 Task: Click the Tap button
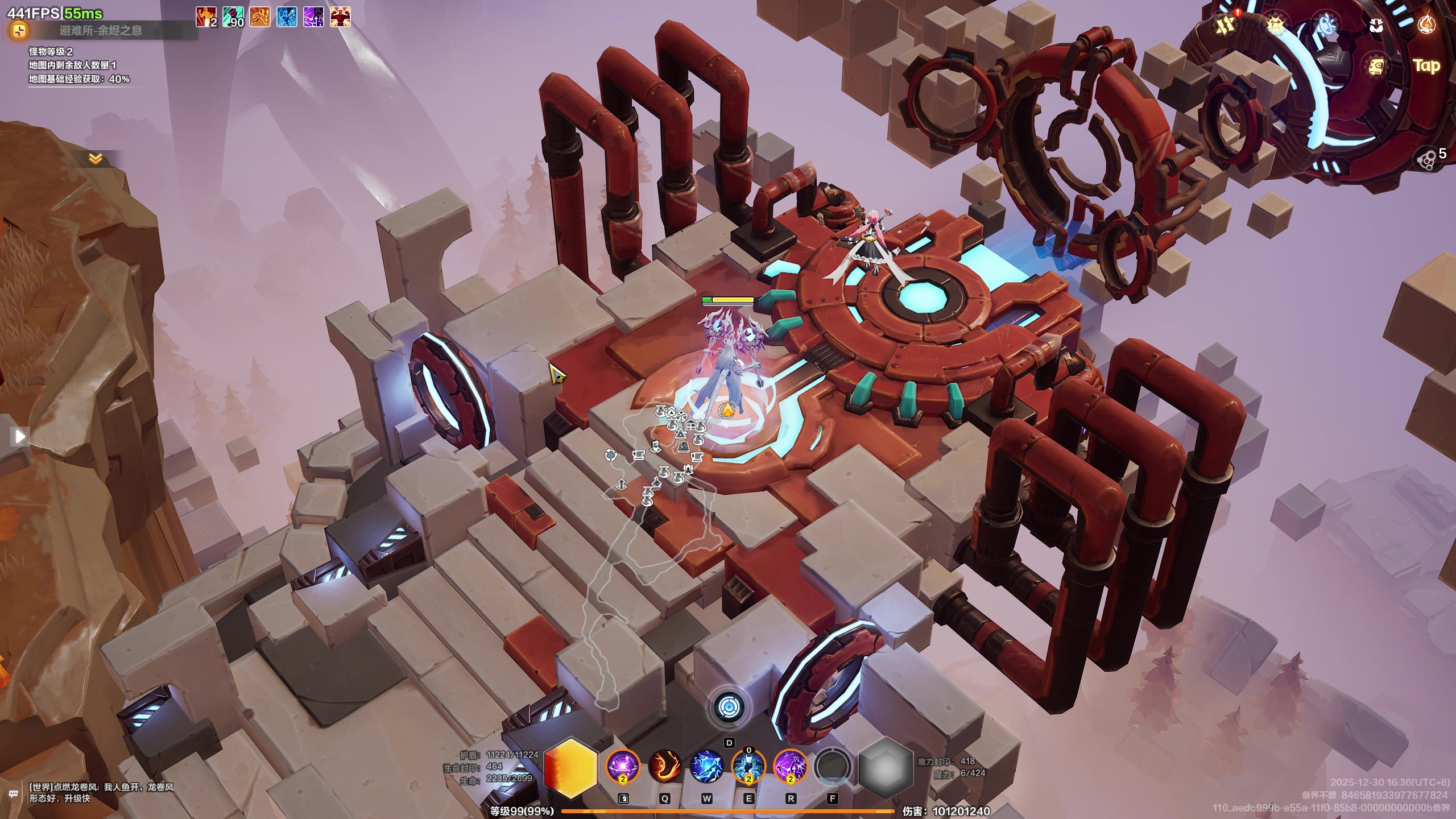coord(1426,66)
